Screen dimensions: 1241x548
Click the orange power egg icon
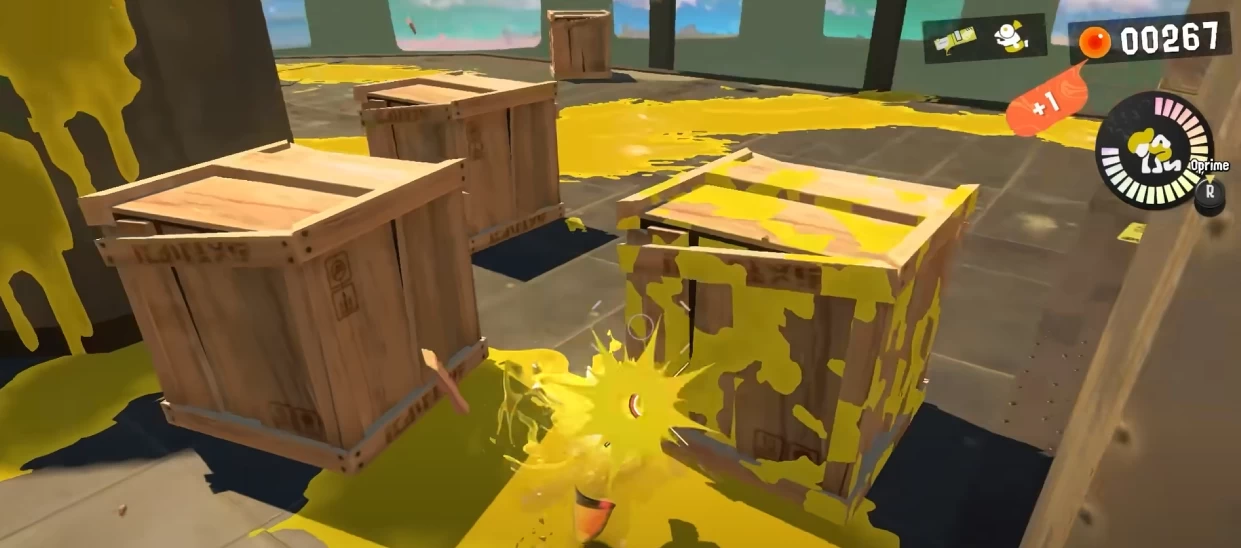tap(1096, 42)
